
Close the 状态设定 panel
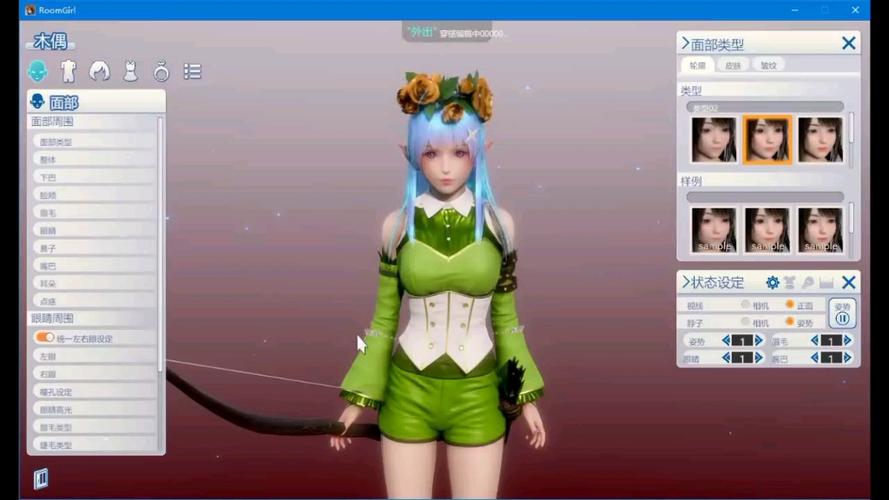(848, 283)
